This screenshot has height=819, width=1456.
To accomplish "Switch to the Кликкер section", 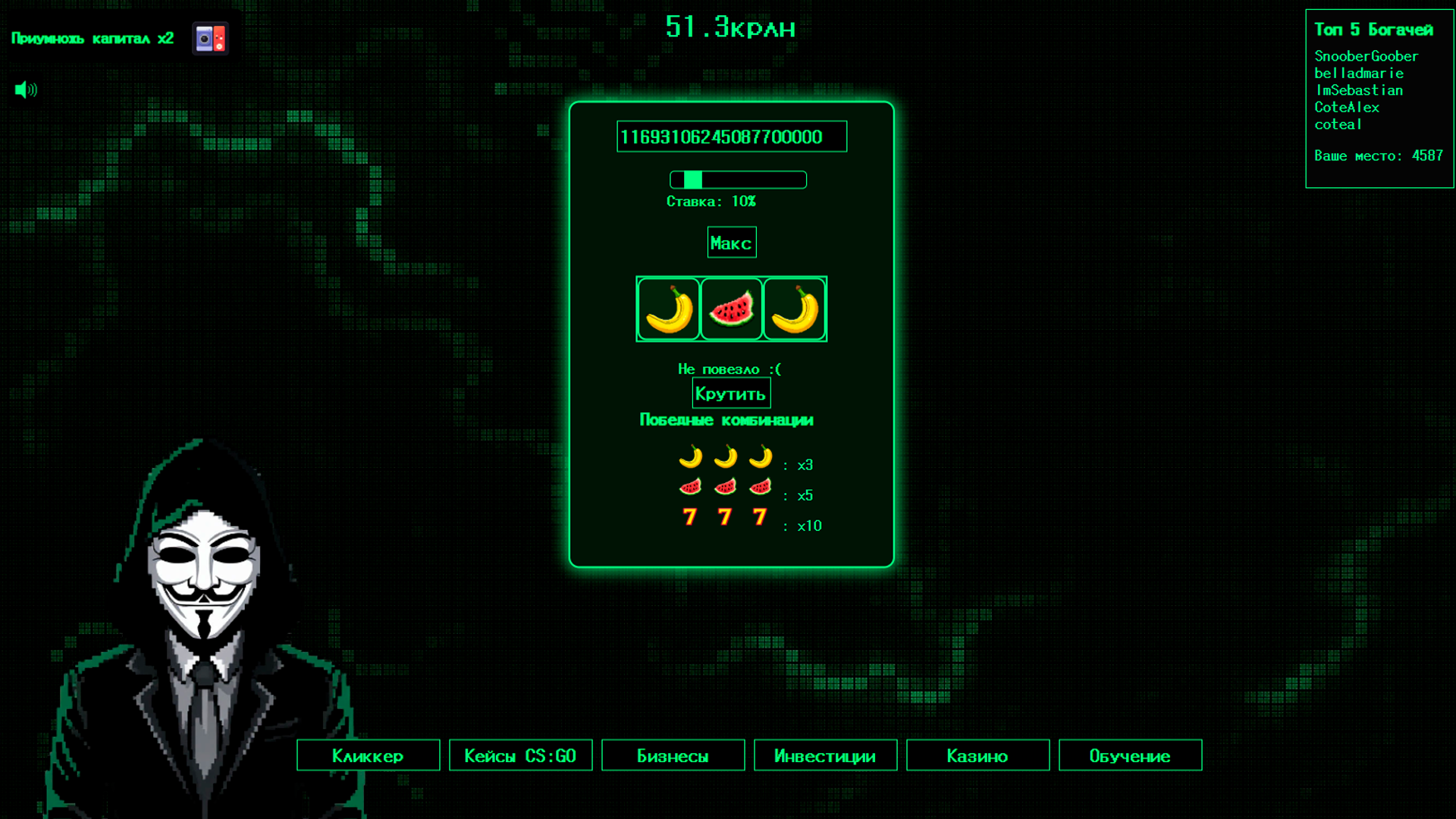I will click(x=368, y=755).
